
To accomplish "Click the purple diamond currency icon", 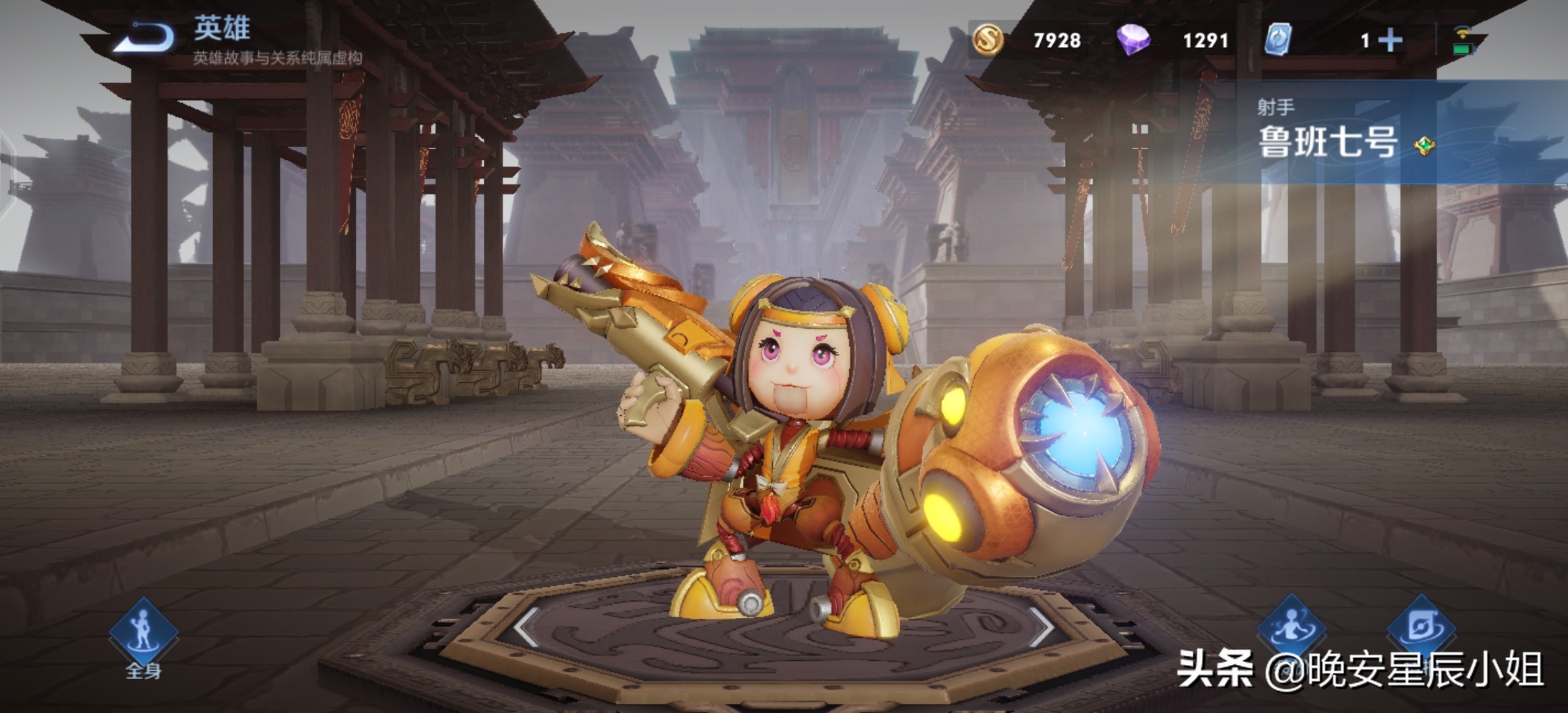I will [x=1133, y=40].
